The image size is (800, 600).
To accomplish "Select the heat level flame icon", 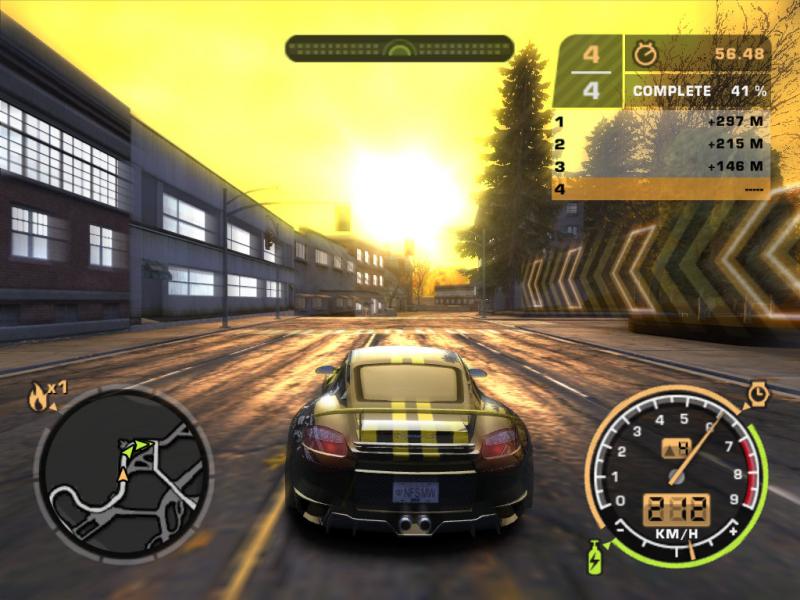I will point(40,398).
